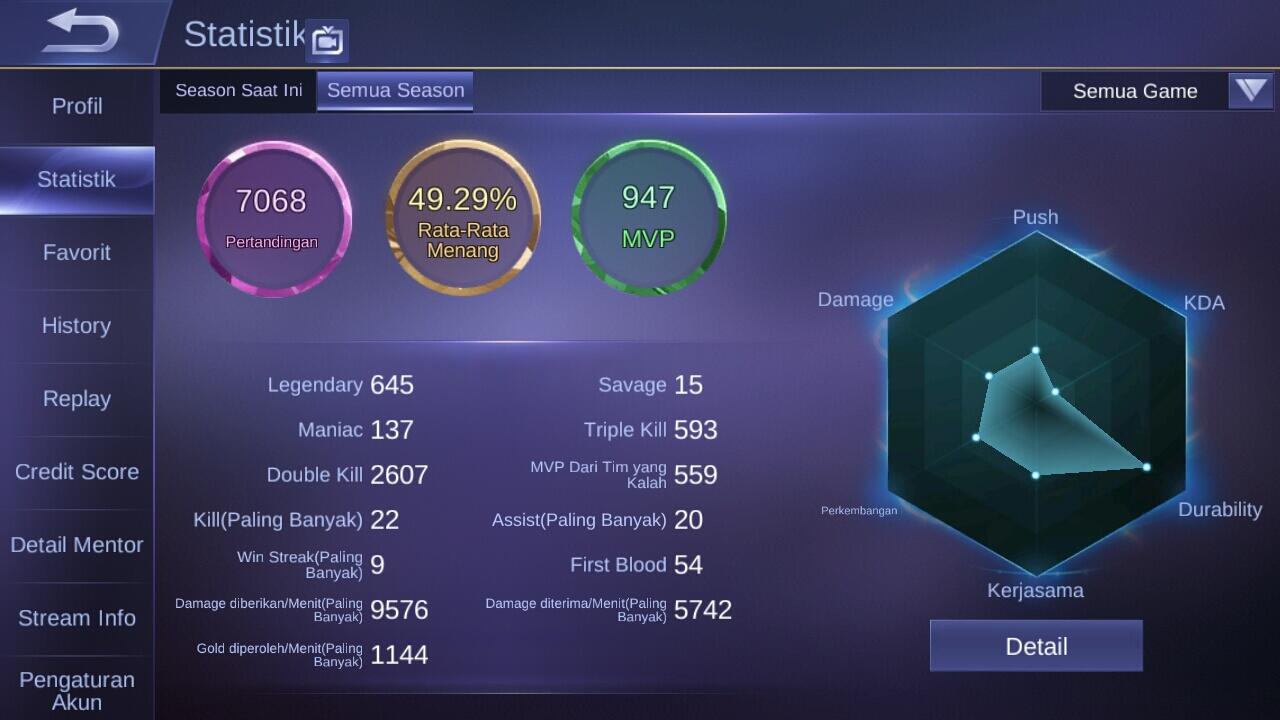This screenshot has height=720, width=1280.
Task: Open the Replay menu
Action: point(77,399)
